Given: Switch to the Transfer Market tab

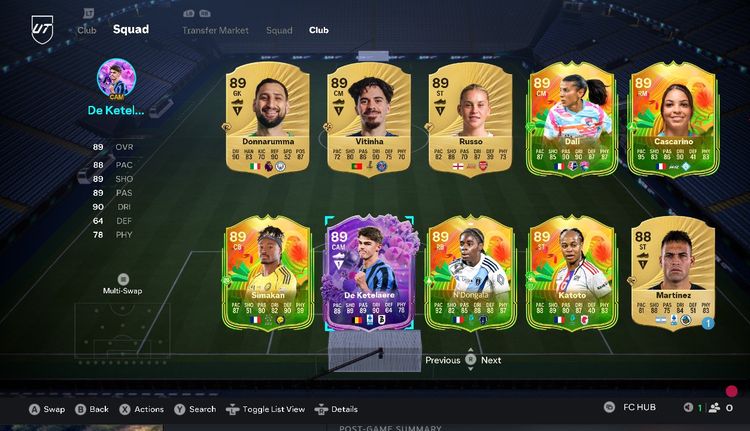Looking at the screenshot, I should [214, 30].
